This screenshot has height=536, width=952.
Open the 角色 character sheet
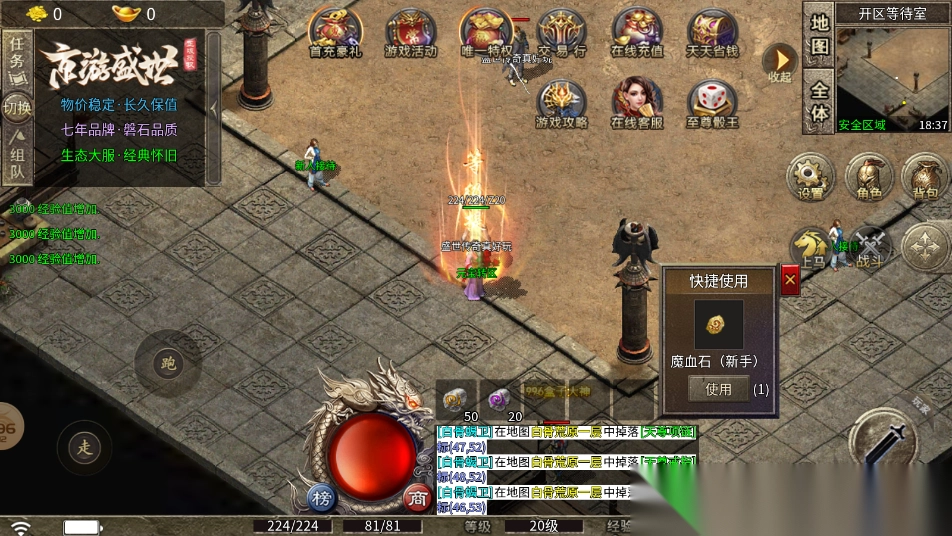pyautogui.click(x=869, y=176)
